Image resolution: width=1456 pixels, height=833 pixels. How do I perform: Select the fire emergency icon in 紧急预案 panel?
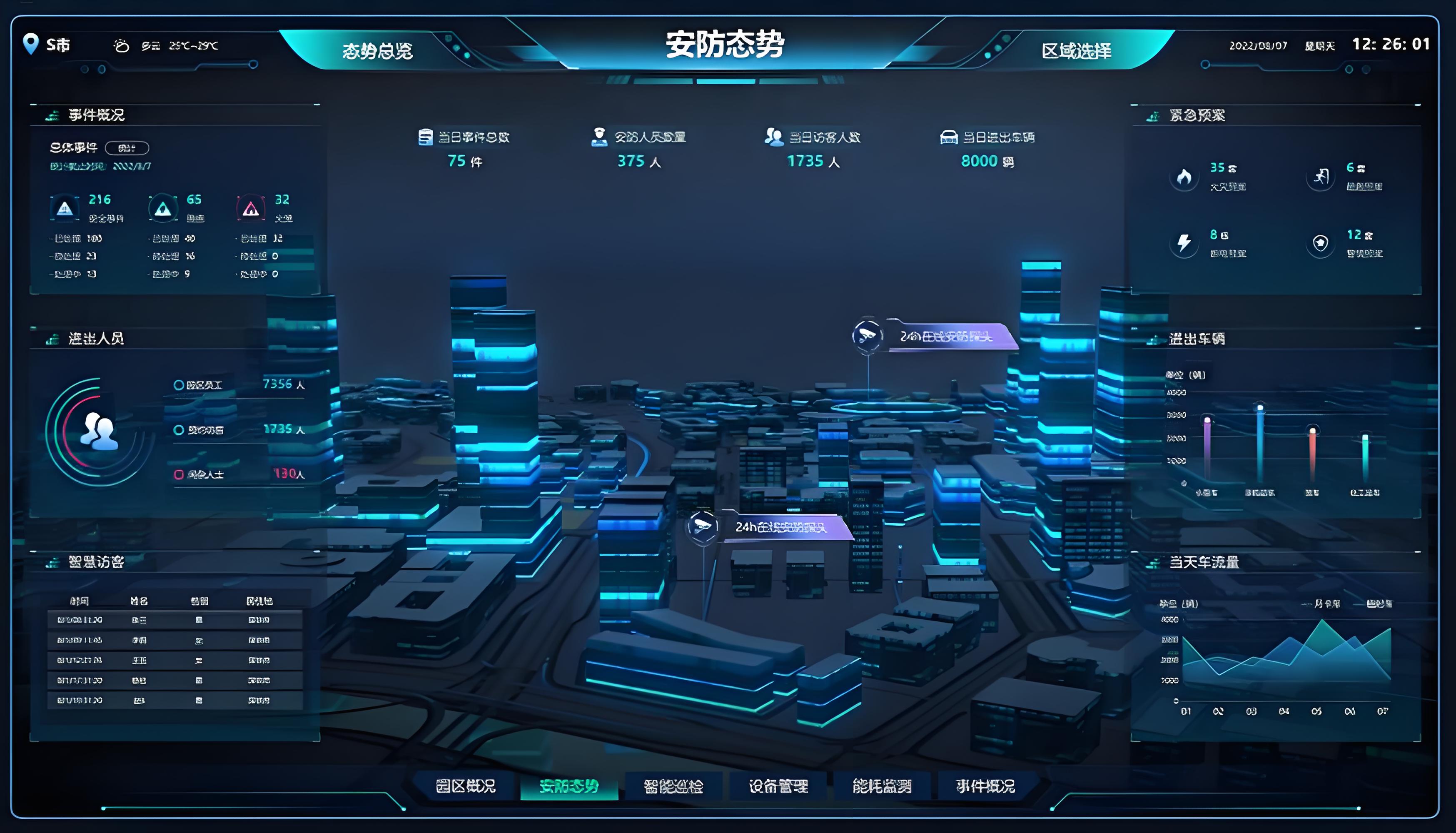pos(1184,178)
